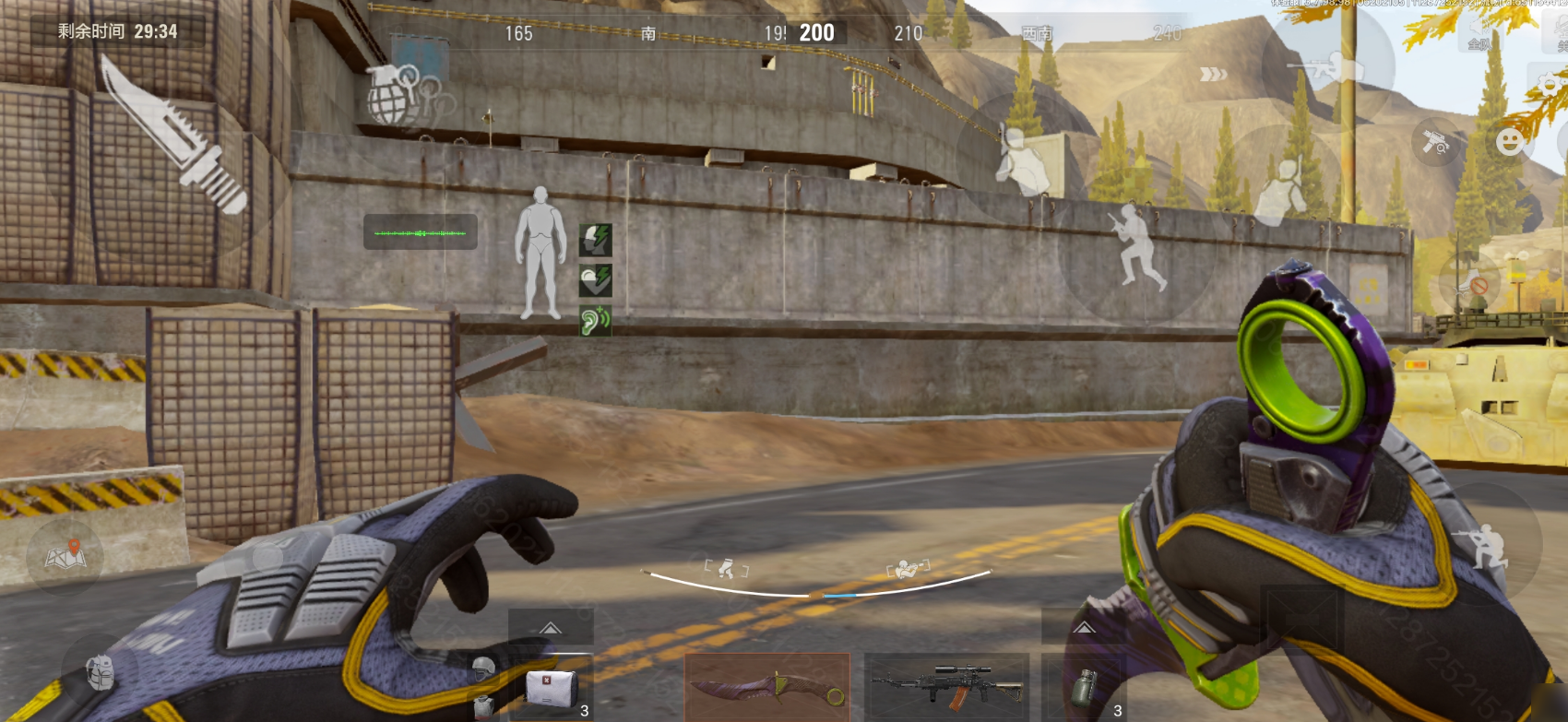Viewport: 1568px width, 722px height.
Task: Throw a grenade using the grenade button
Action: click(x=397, y=97)
